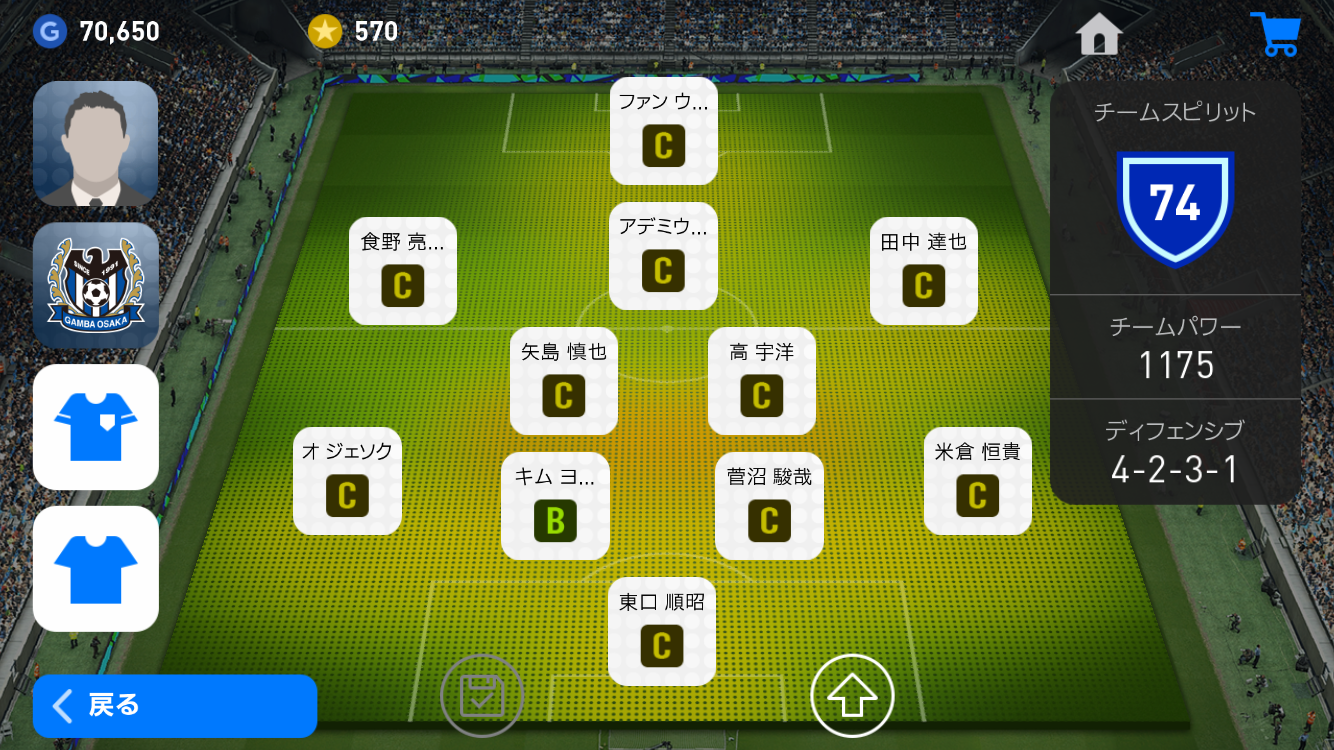Select goalkeeper 東口 順昭 card
Screen dimensions: 1334x750
click(662, 631)
